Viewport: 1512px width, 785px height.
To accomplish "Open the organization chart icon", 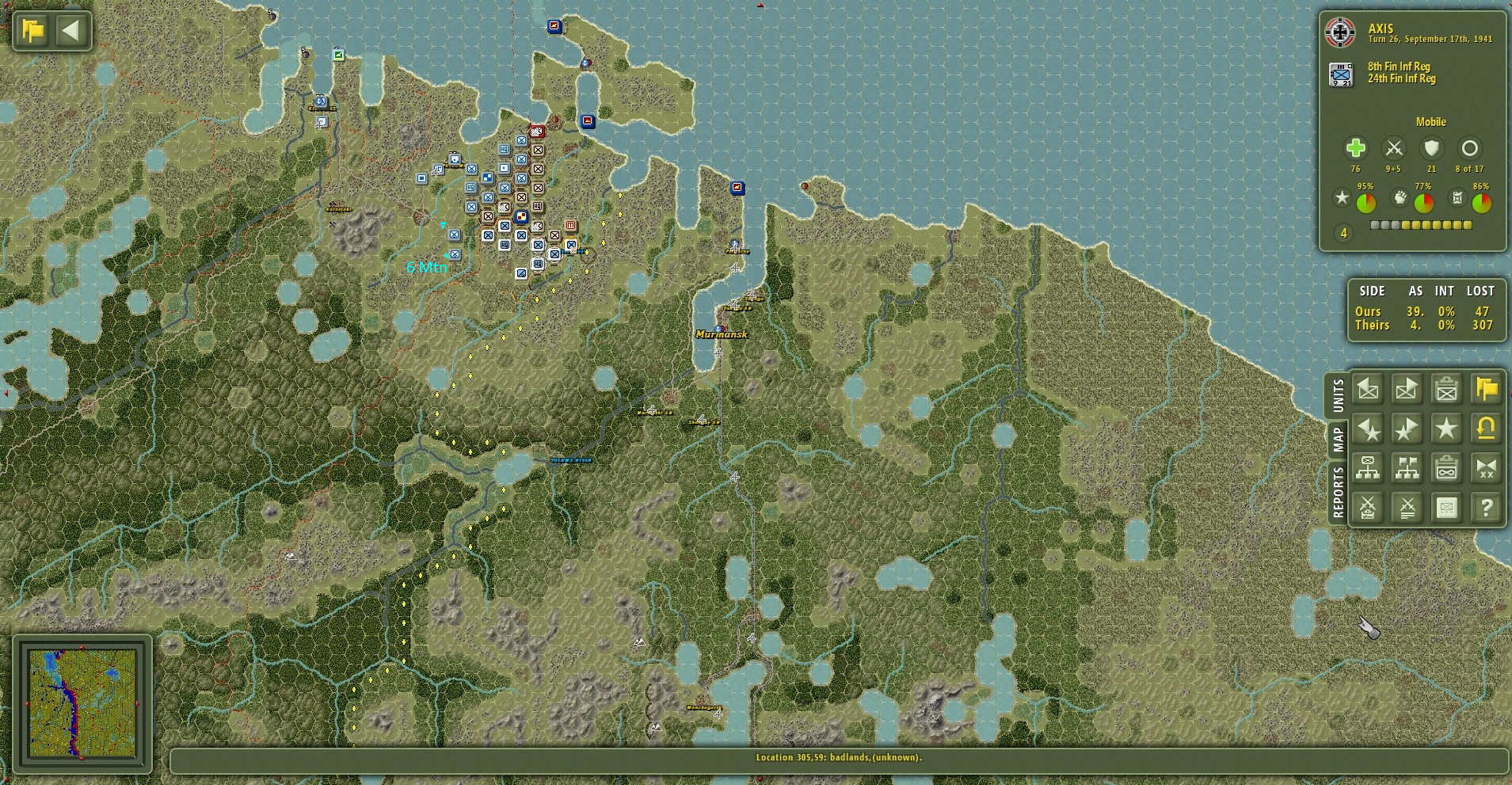I will pos(1368,468).
